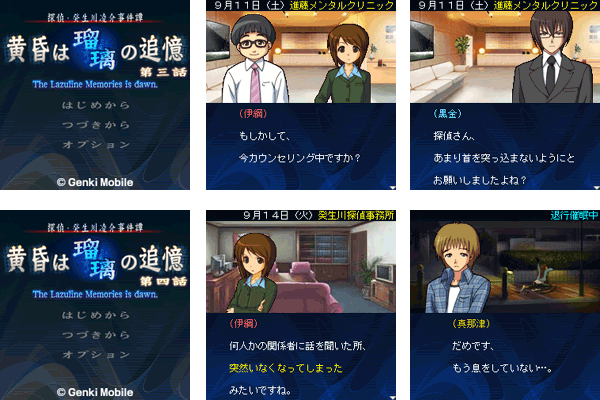Choose はじめから on the 第三話 title screen
This screenshot has width=600, height=400.
95,105
